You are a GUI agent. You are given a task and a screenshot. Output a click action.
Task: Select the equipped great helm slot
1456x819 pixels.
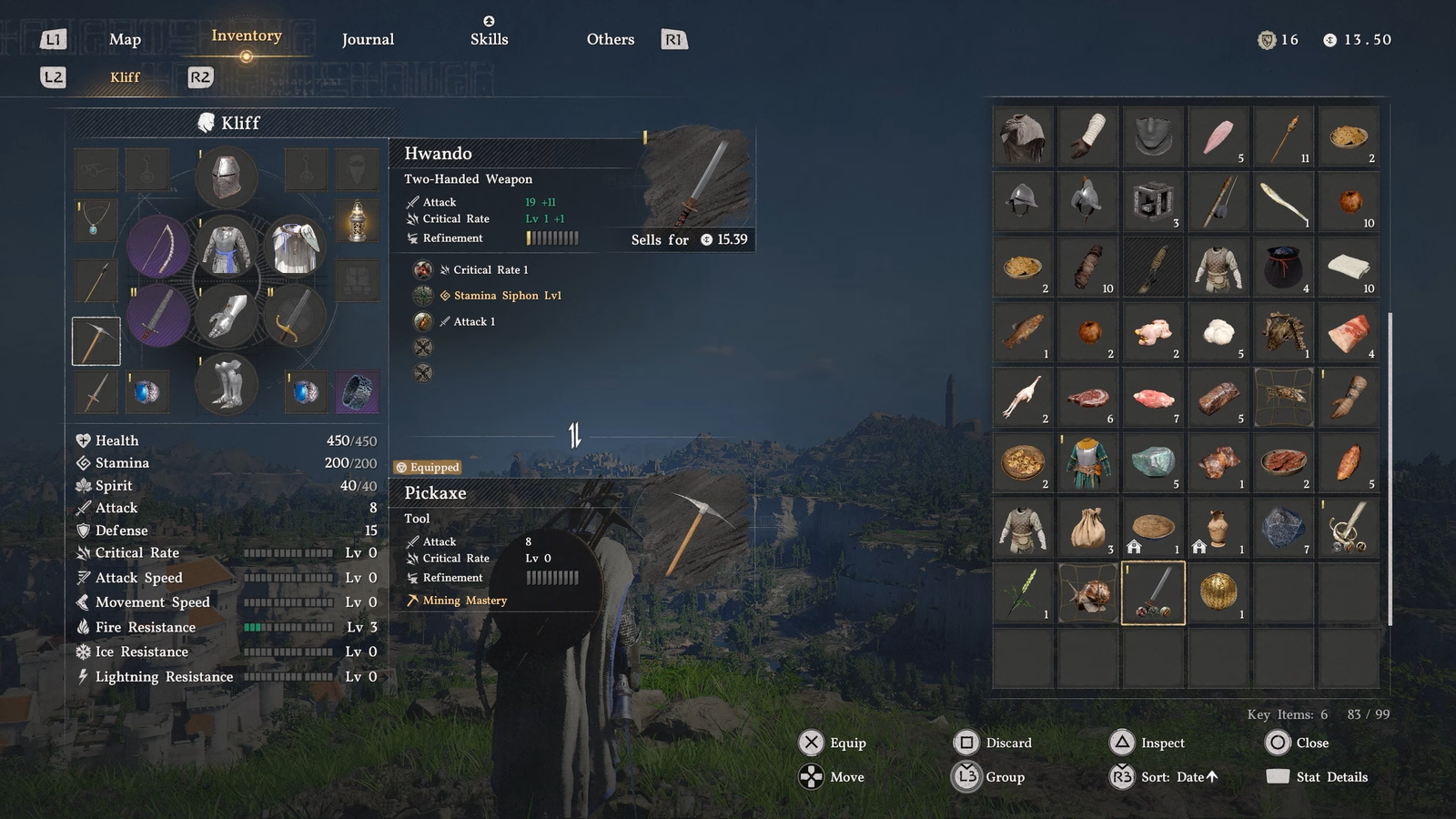click(x=227, y=177)
